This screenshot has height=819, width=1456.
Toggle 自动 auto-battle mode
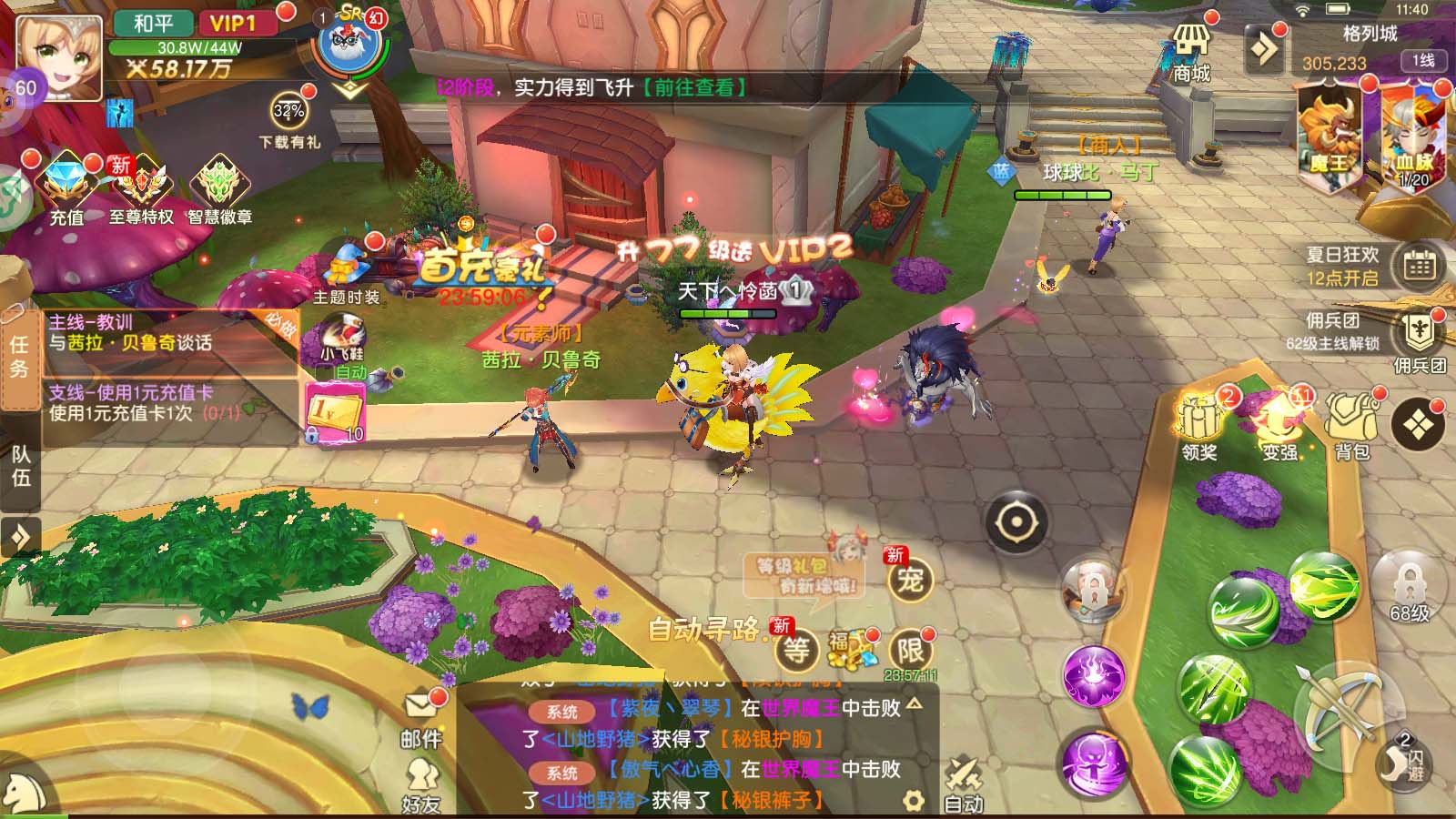click(x=963, y=783)
